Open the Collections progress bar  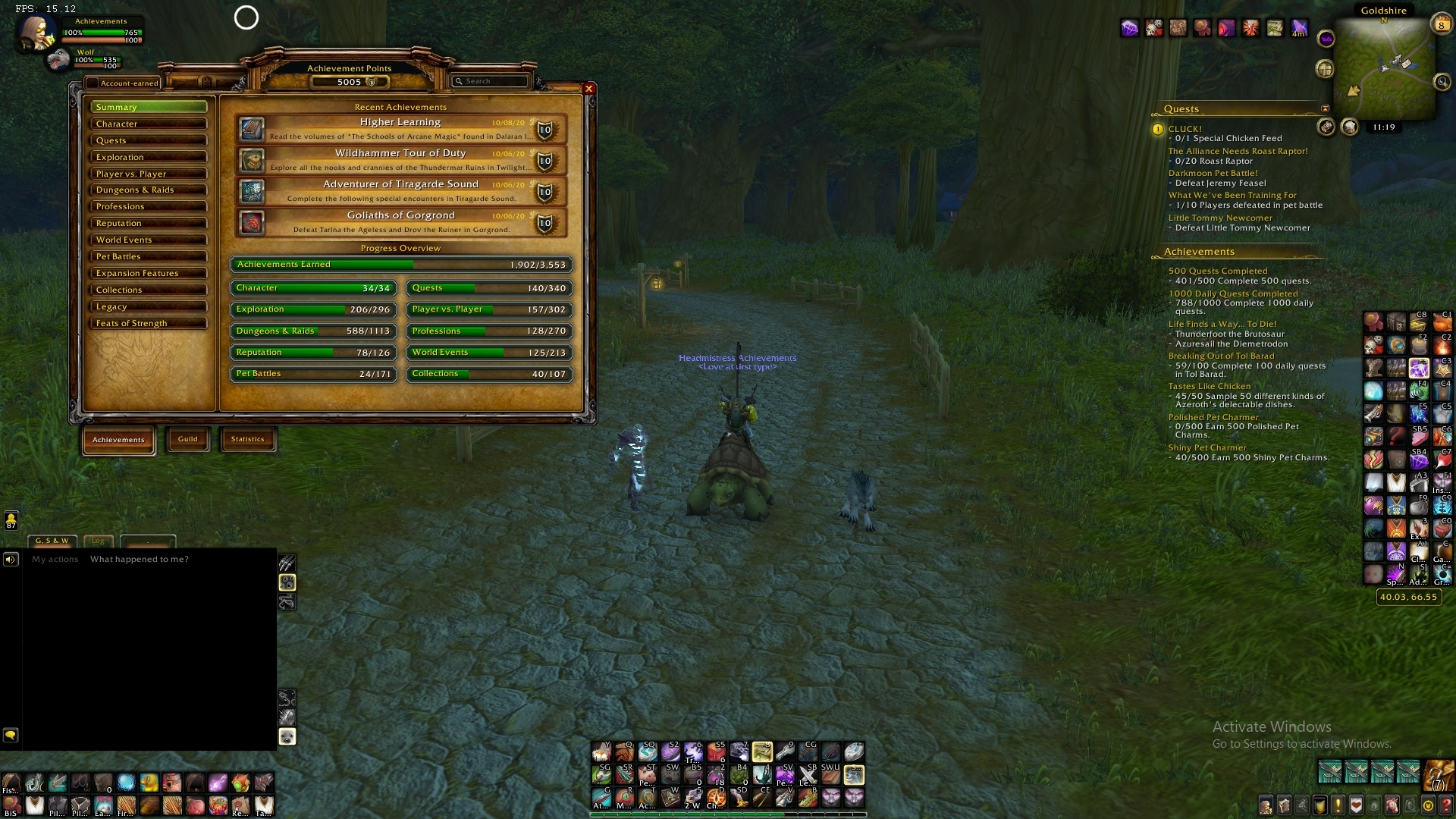click(489, 374)
